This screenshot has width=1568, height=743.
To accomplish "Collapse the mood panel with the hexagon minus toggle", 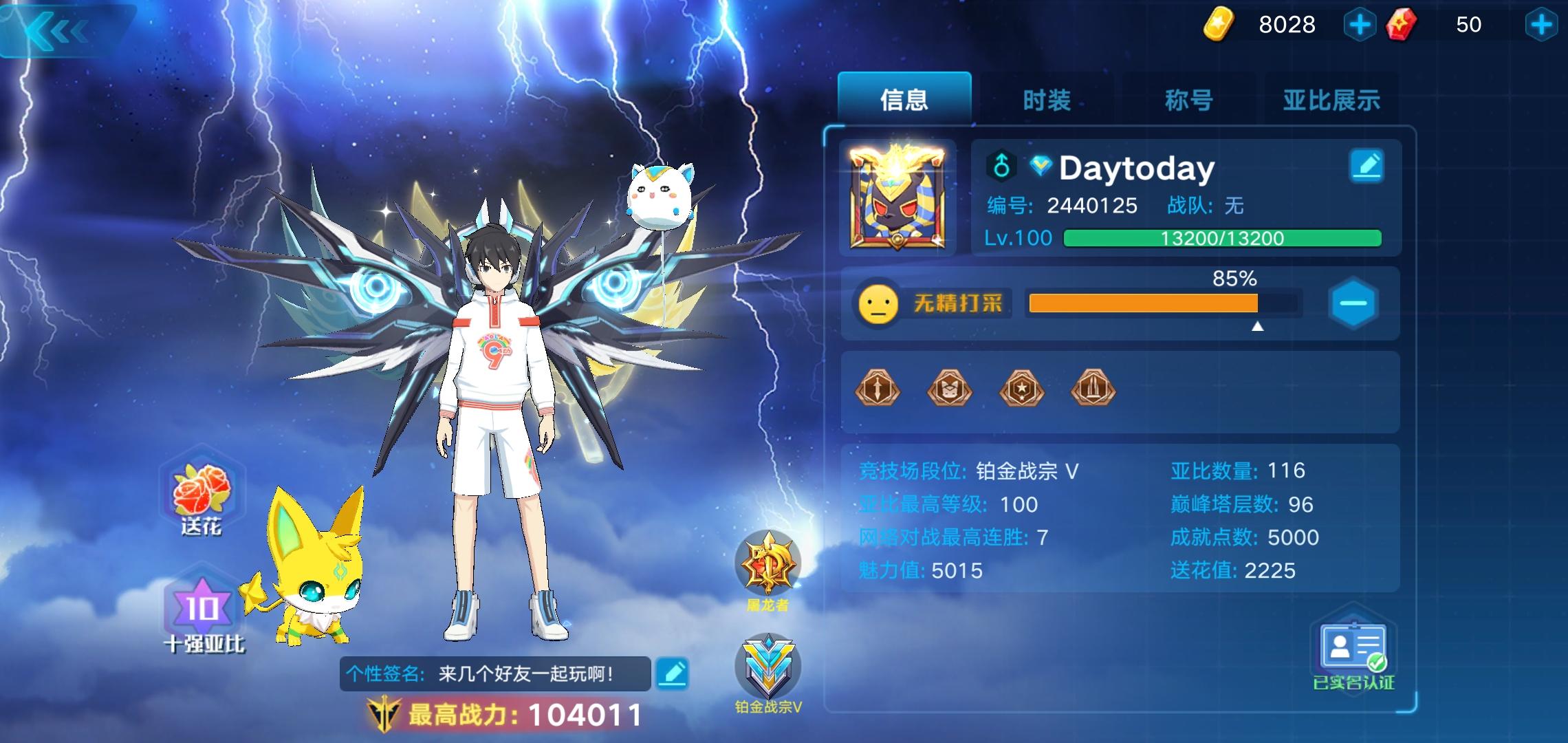I will [x=1353, y=301].
